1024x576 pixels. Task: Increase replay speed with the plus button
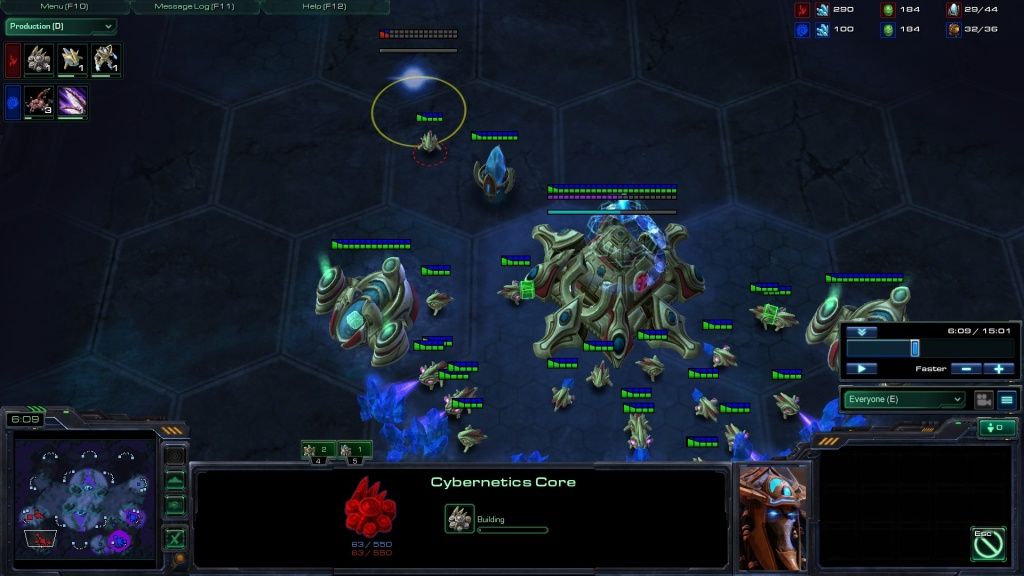[x=998, y=369]
